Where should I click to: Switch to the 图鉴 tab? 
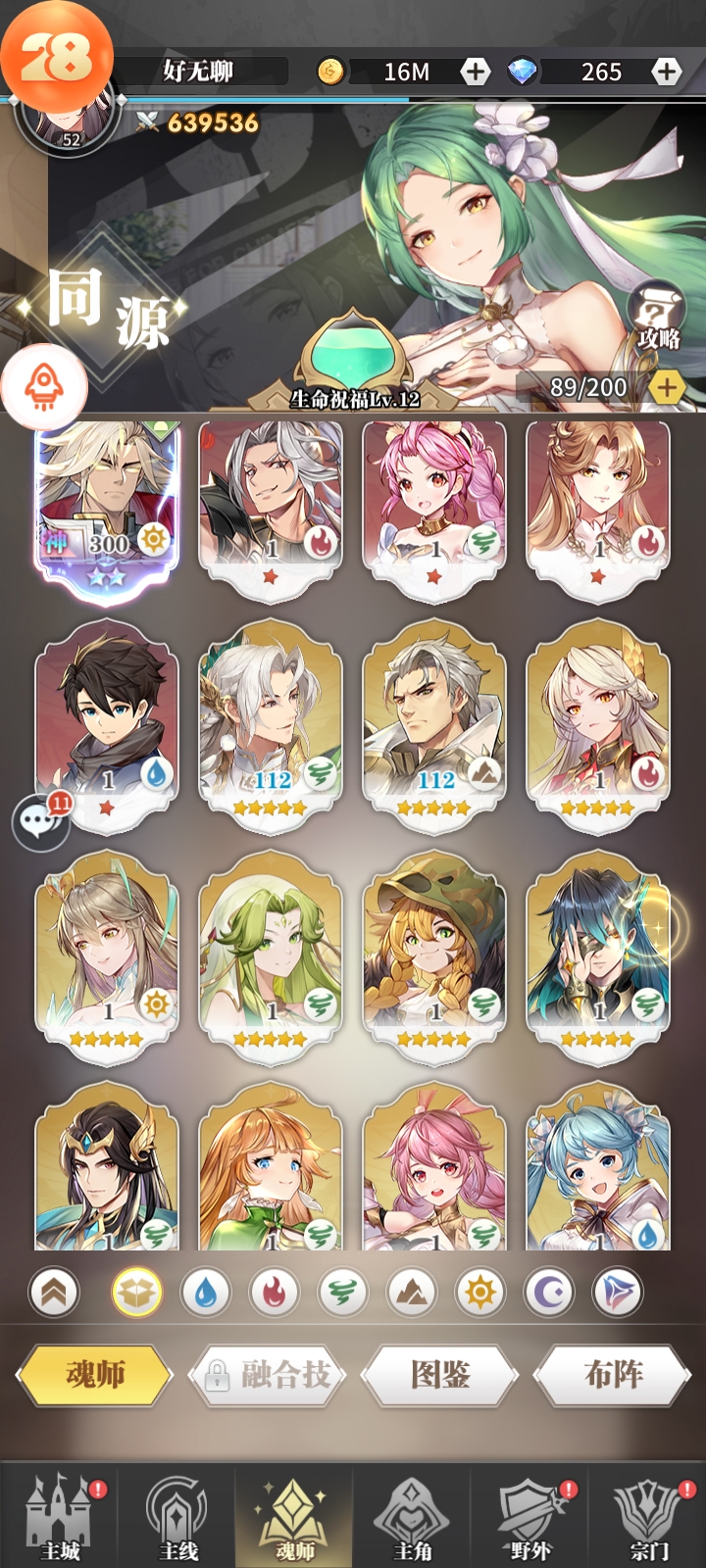439,1374
